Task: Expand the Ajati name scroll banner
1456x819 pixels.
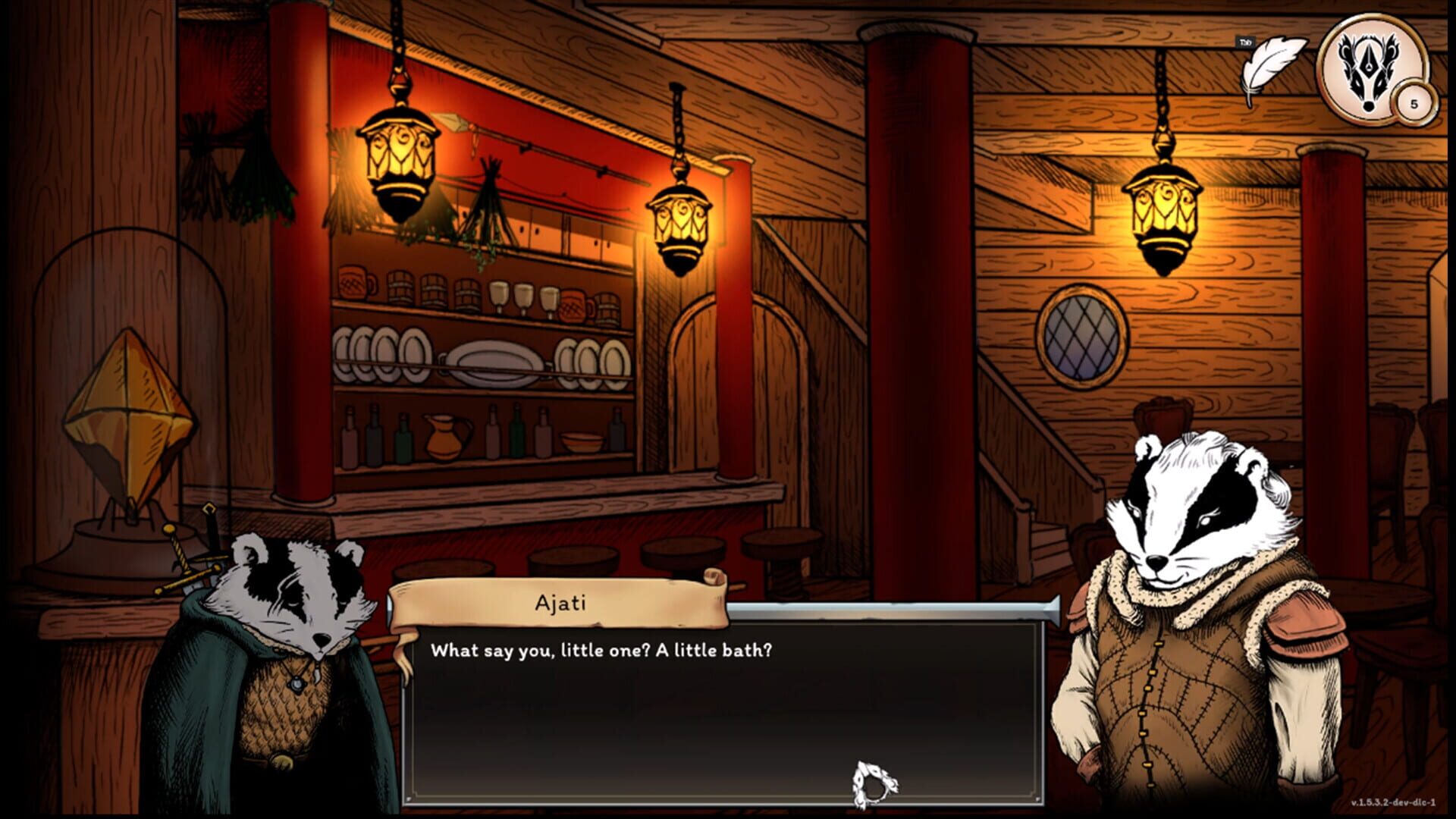Action: (557, 603)
